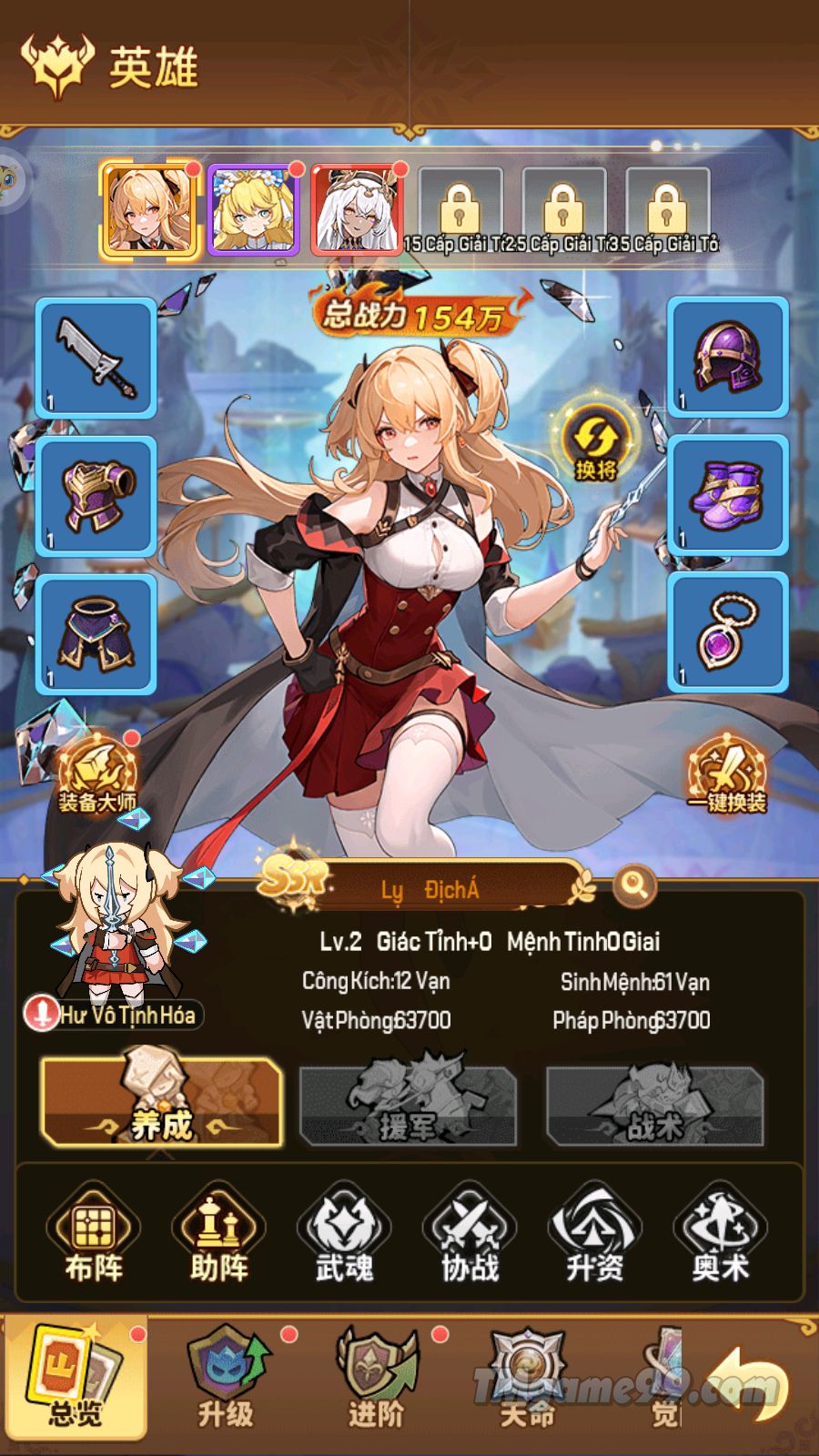
Task: Open the 布阵 formation menu
Action: [94, 1236]
